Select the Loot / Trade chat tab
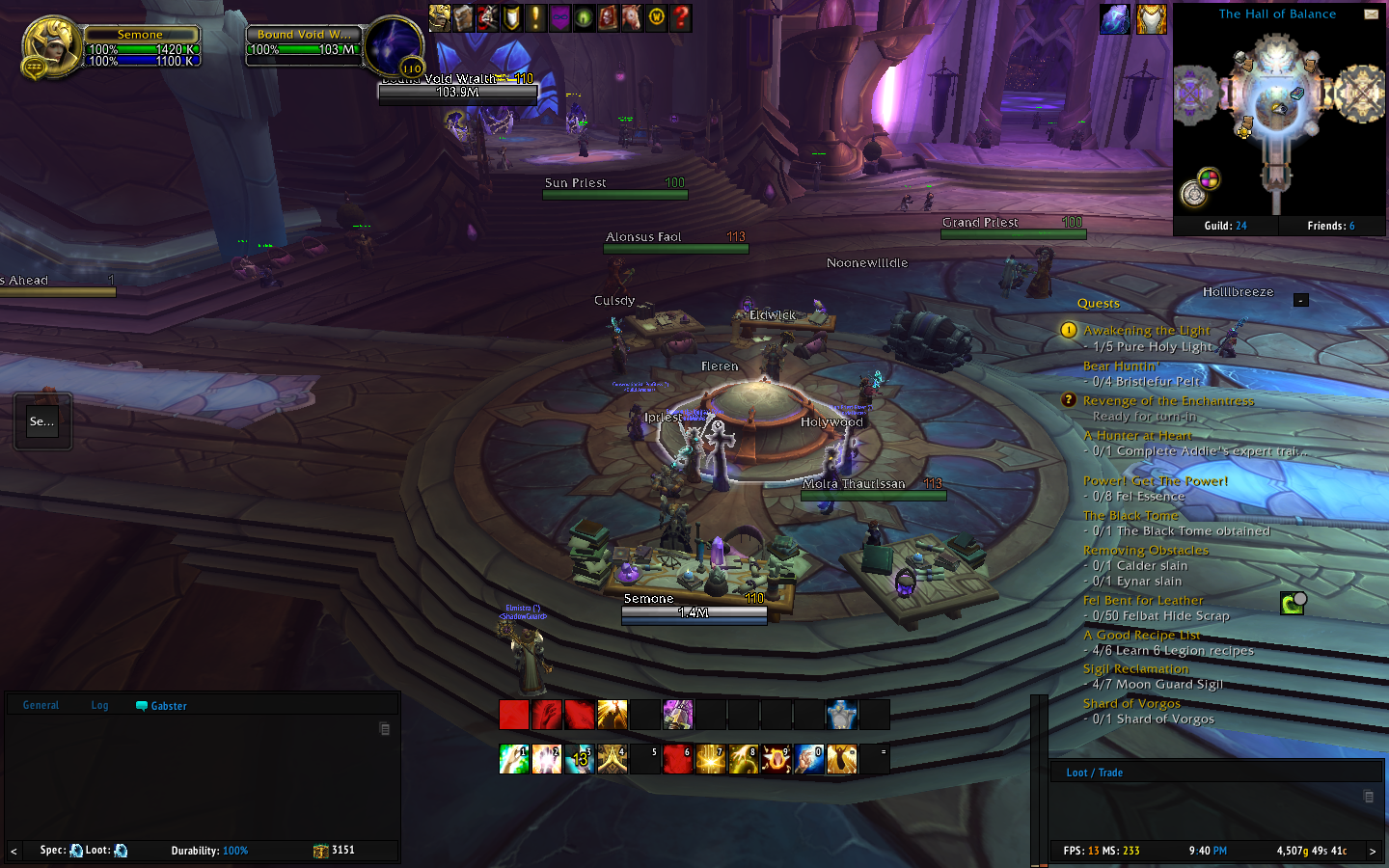Screen dimensions: 1389x868 click(x=1094, y=773)
